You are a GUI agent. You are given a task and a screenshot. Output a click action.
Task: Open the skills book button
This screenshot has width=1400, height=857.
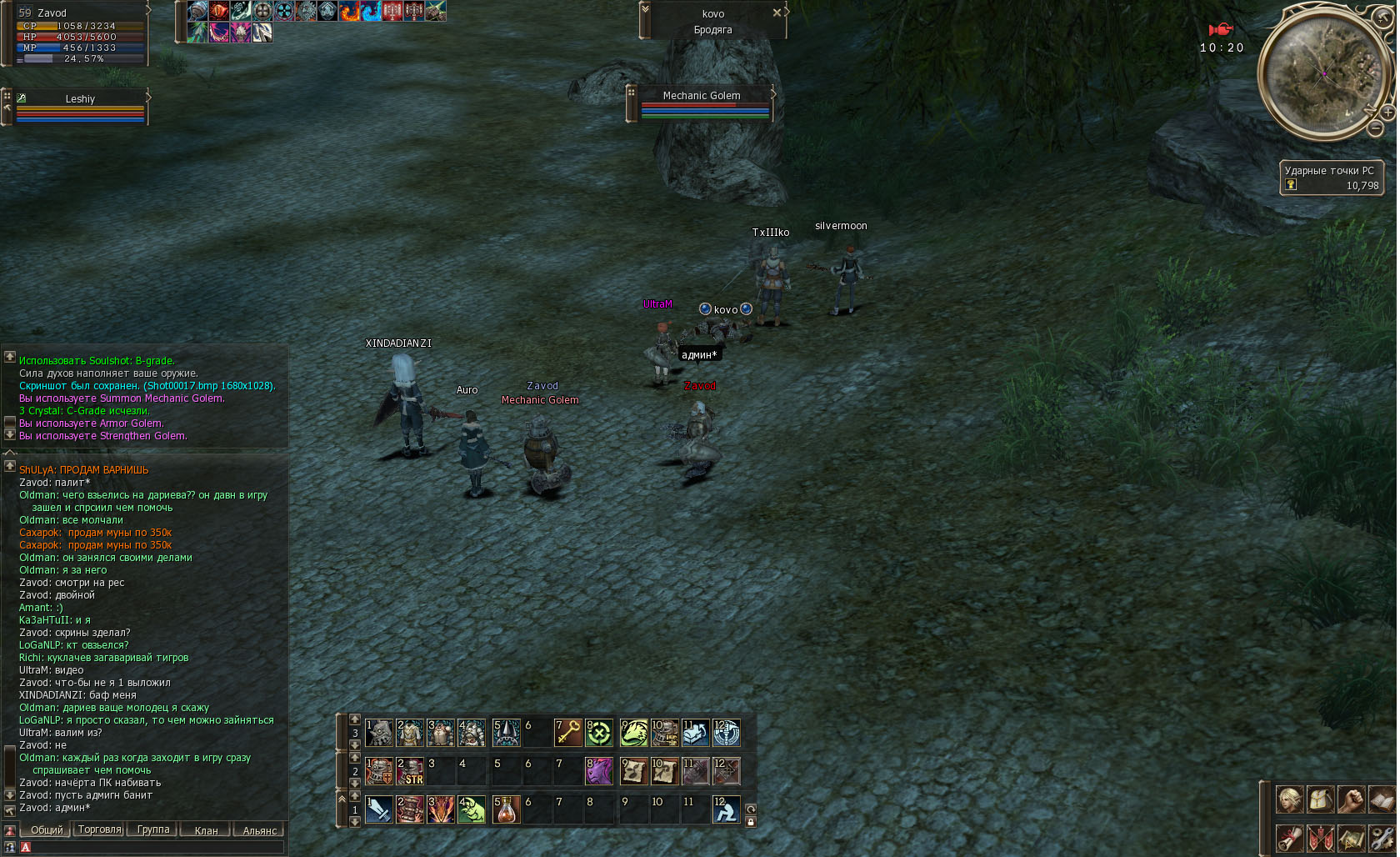tap(1381, 799)
